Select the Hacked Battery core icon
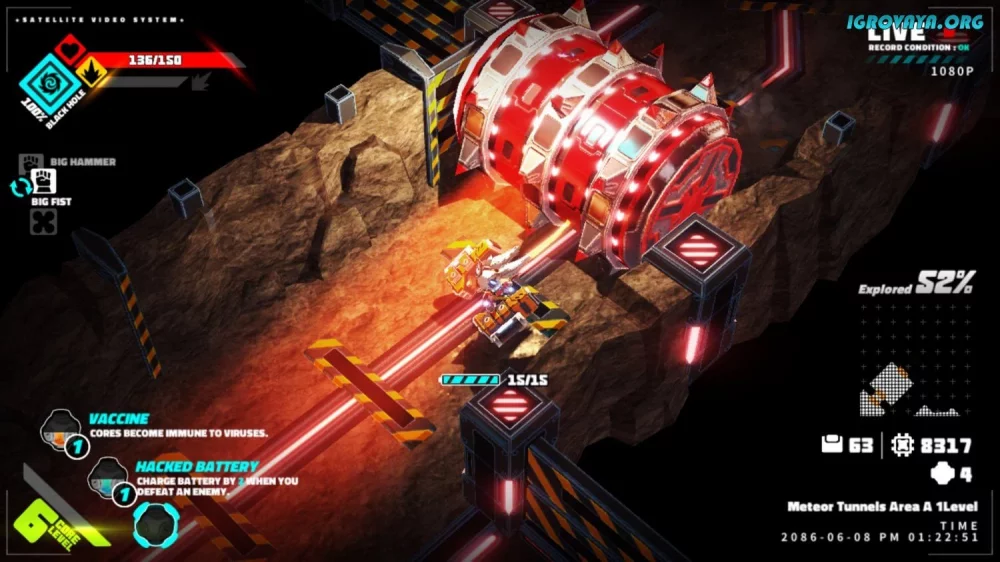1000x562 pixels. click(107, 477)
